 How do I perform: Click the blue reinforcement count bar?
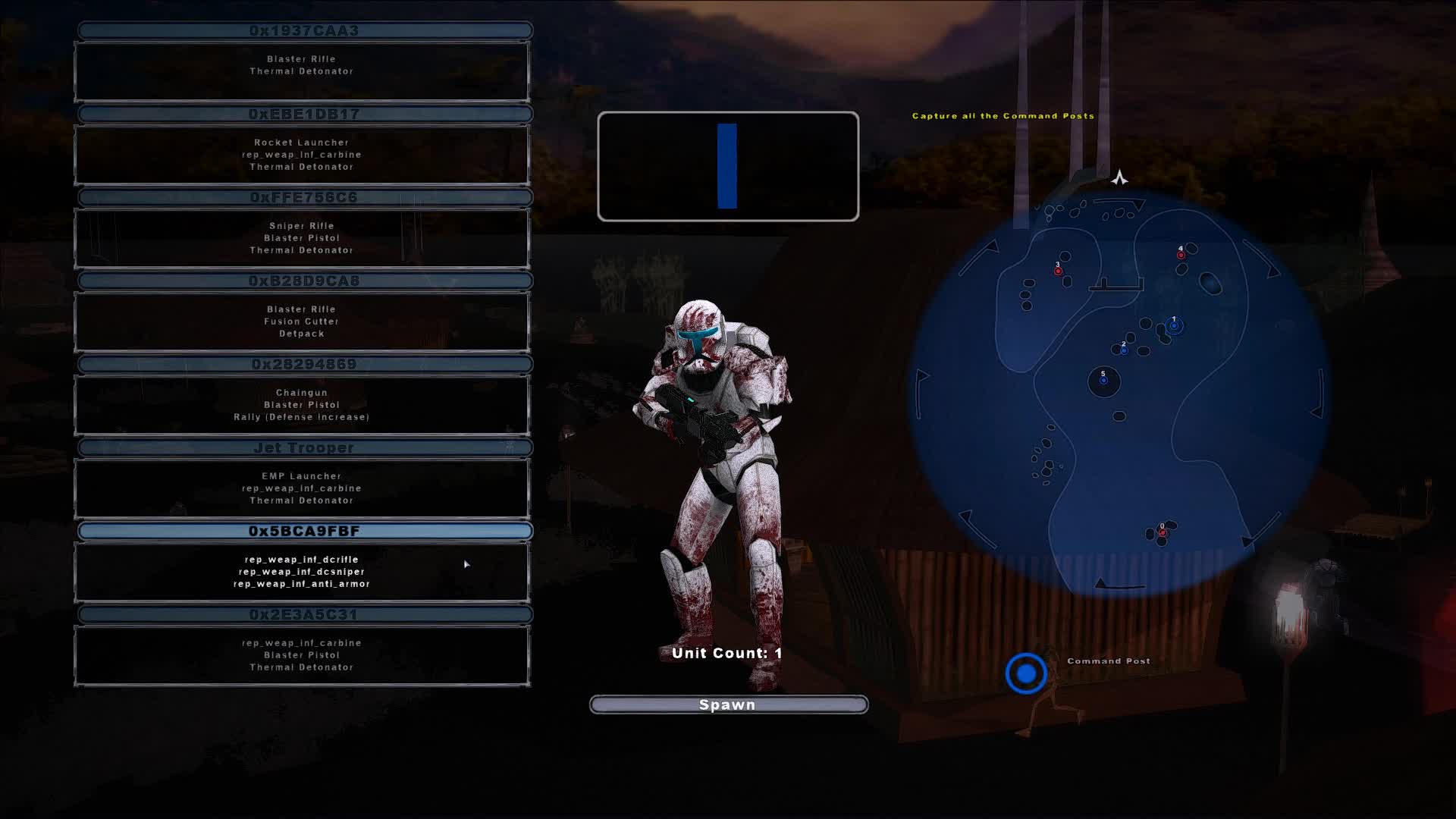[x=727, y=165]
